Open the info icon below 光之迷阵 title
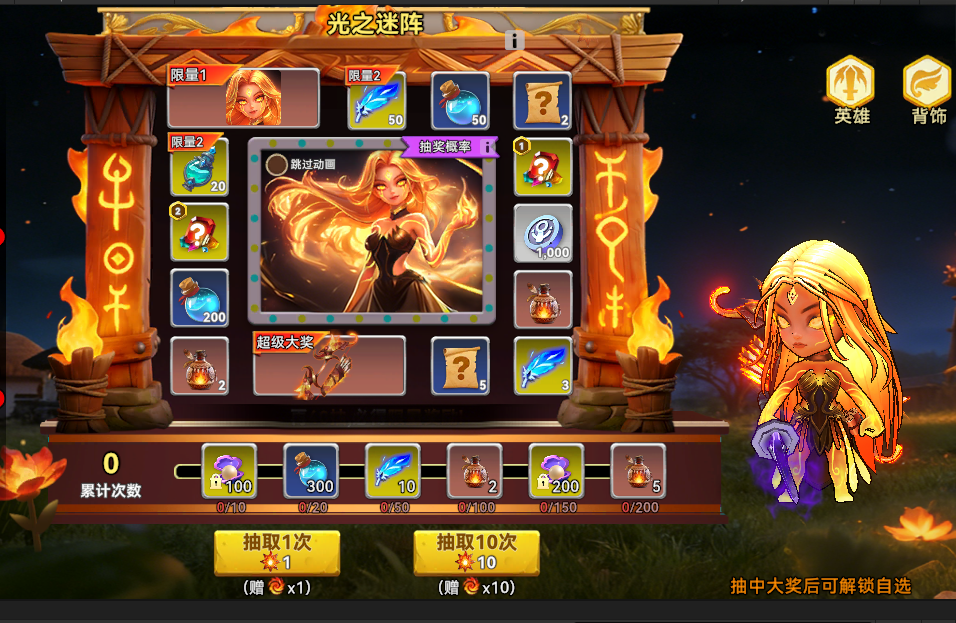This screenshot has height=623, width=956. [x=515, y=40]
